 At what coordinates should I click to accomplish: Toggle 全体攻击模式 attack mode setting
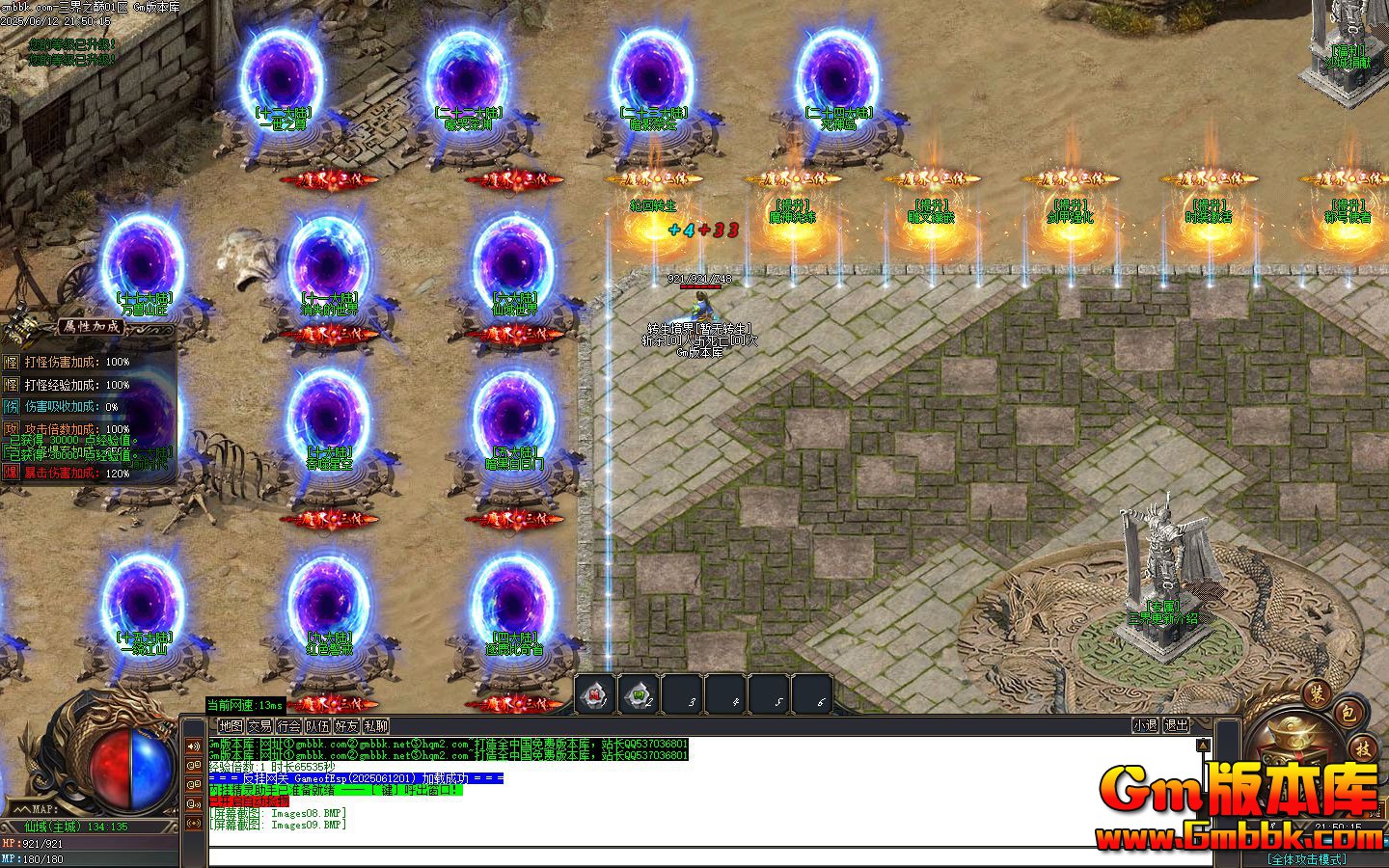pos(1308,858)
